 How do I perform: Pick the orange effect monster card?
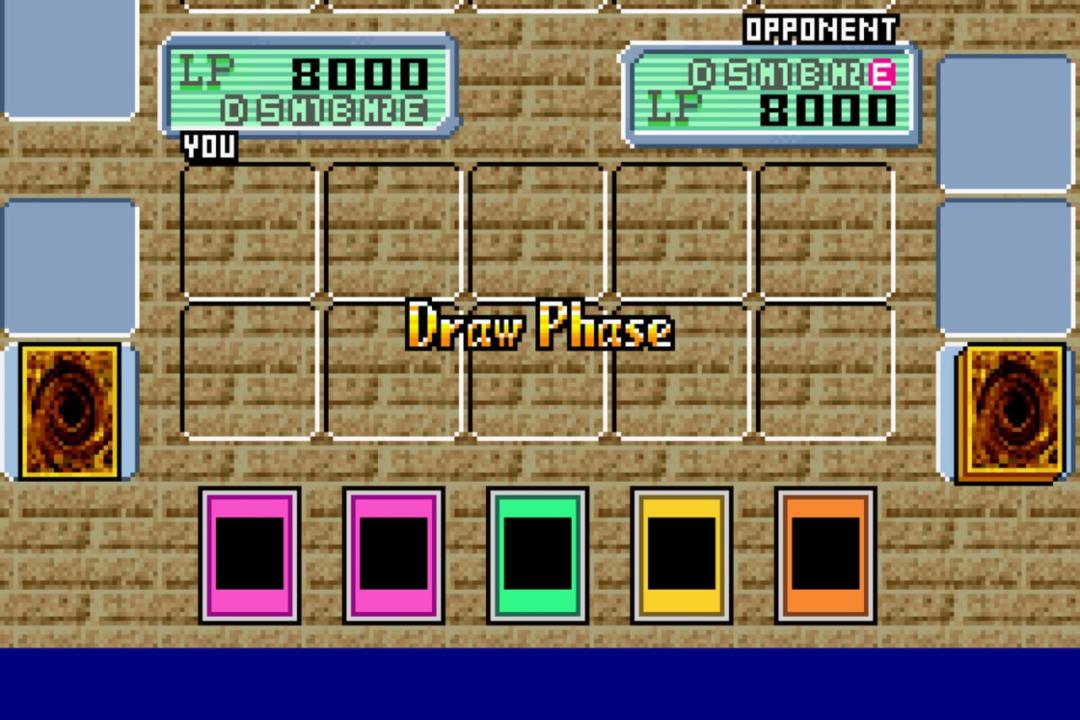click(x=826, y=555)
